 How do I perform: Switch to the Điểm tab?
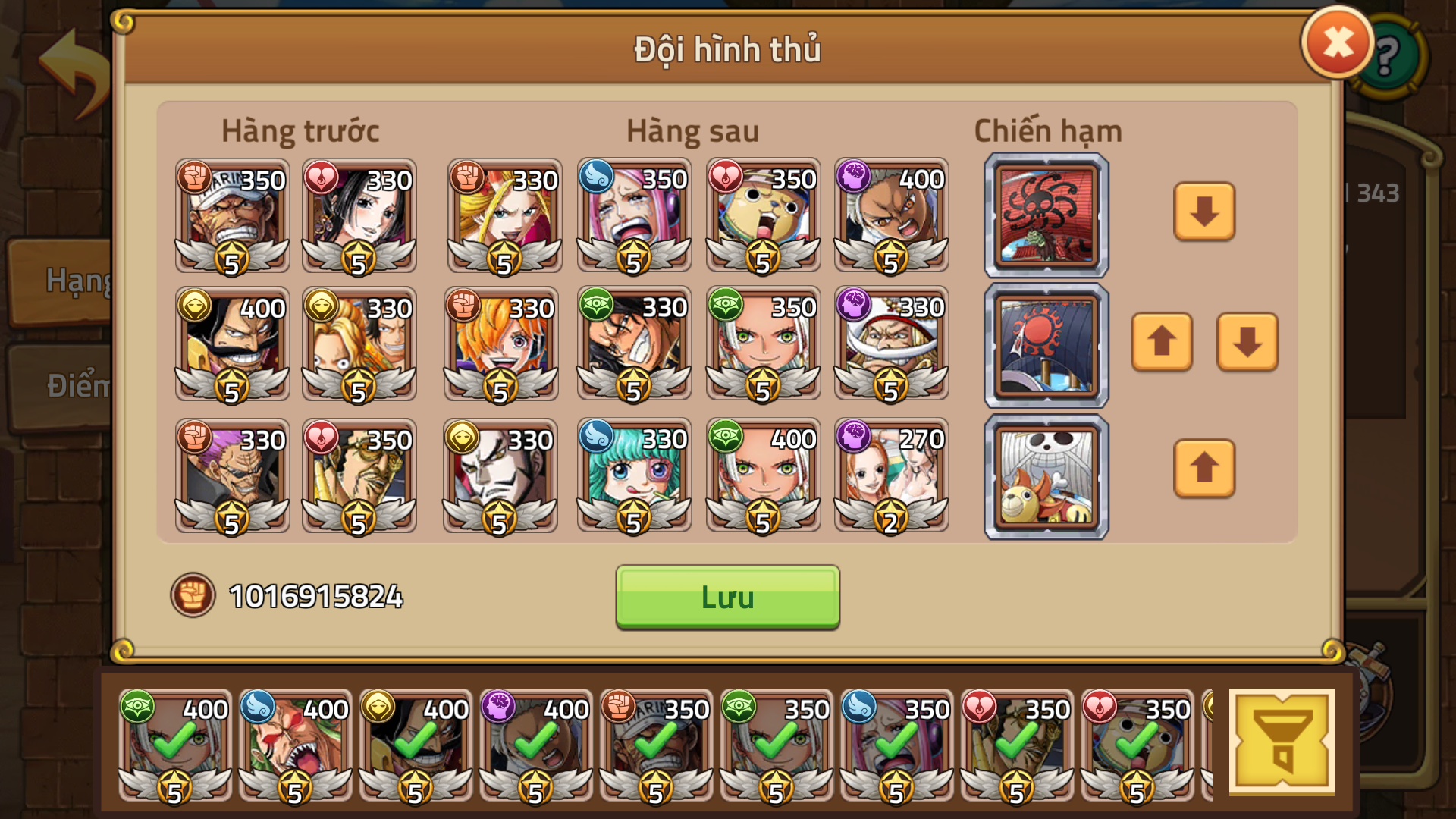coord(72,383)
